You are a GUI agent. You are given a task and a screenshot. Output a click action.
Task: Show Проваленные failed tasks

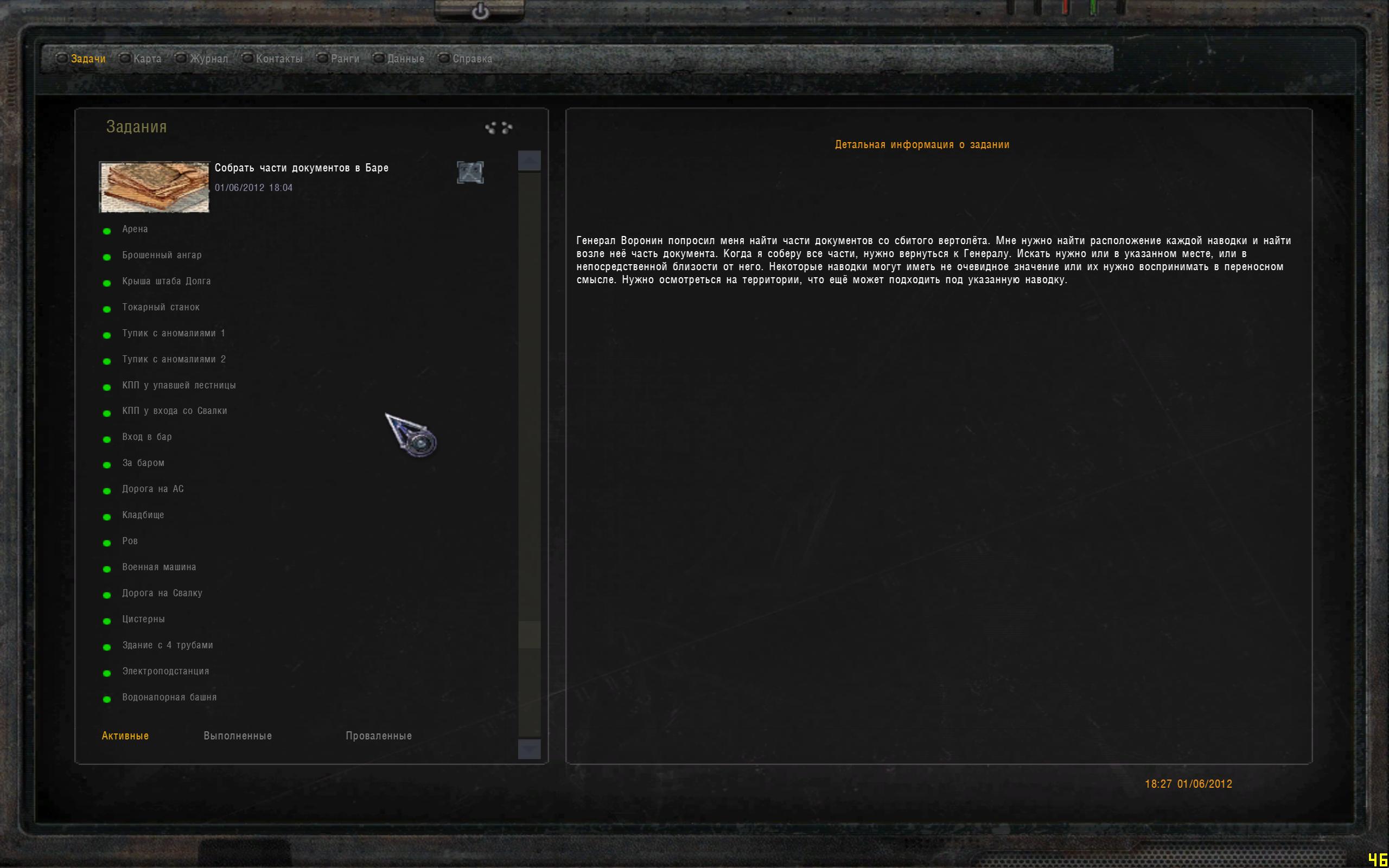[378, 736]
